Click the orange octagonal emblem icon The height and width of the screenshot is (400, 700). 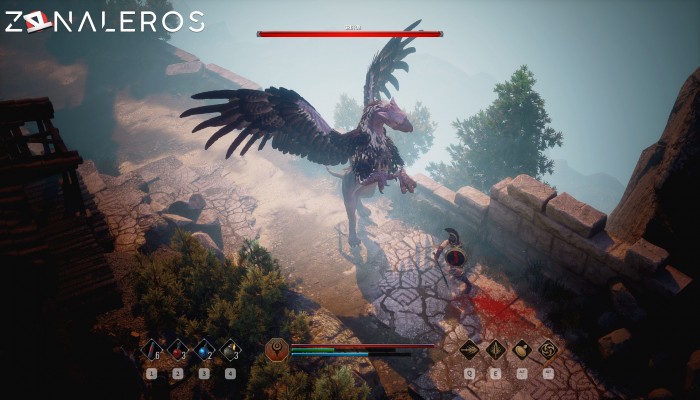pyautogui.click(x=277, y=350)
